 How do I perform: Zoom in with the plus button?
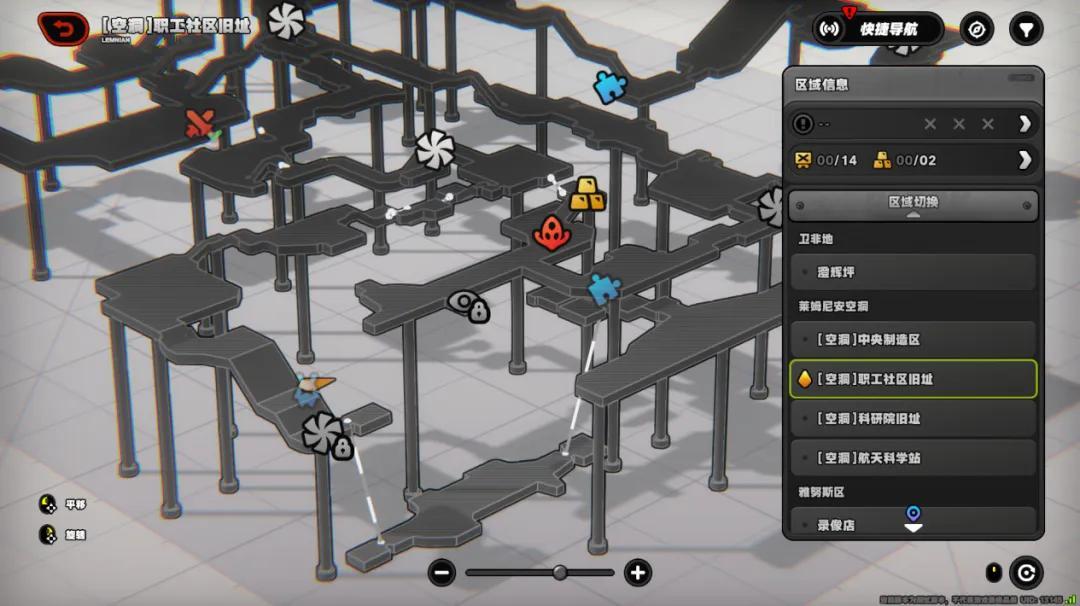click(x=637, y=573)
